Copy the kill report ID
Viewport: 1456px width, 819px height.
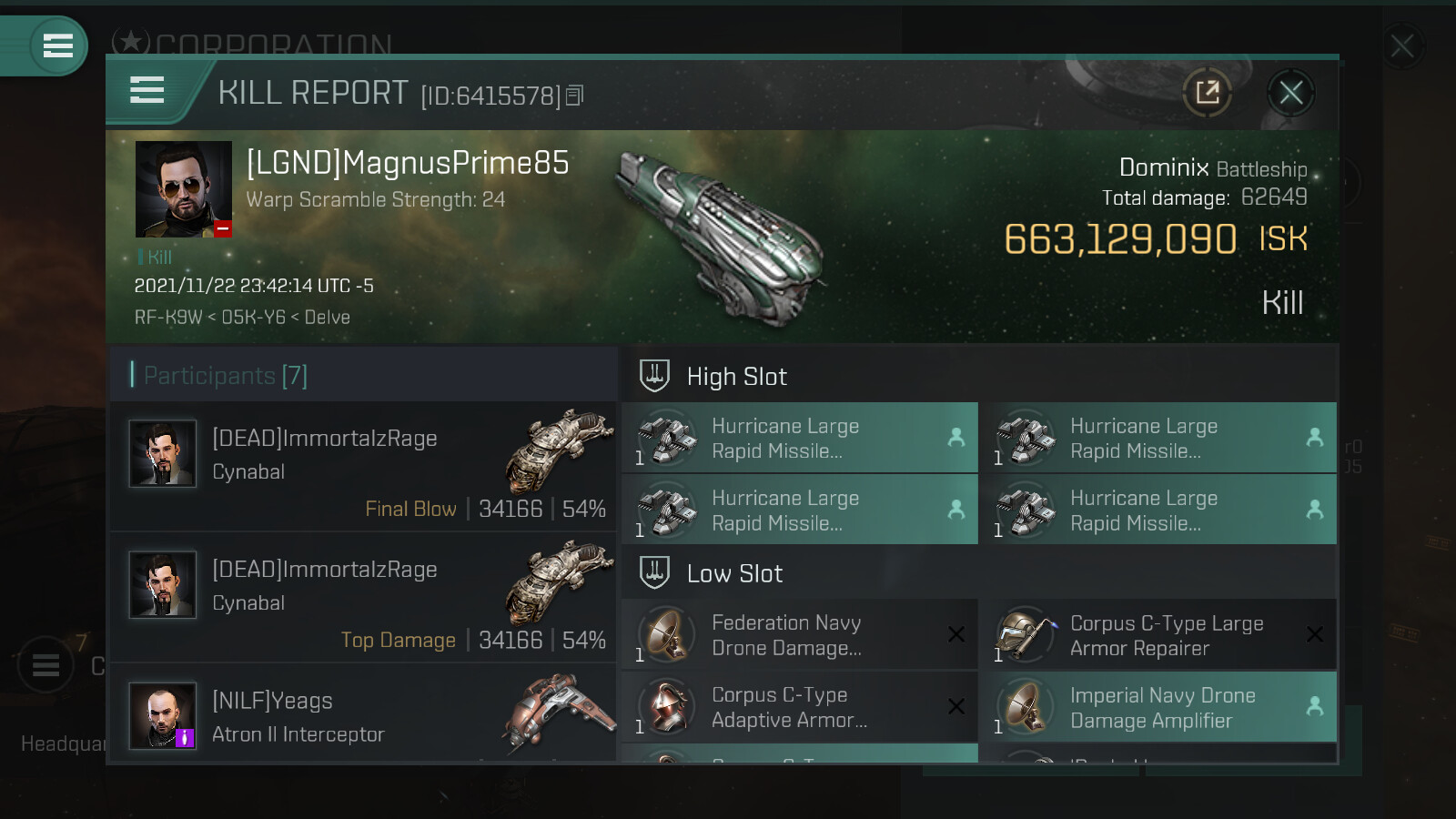[574, 96]
